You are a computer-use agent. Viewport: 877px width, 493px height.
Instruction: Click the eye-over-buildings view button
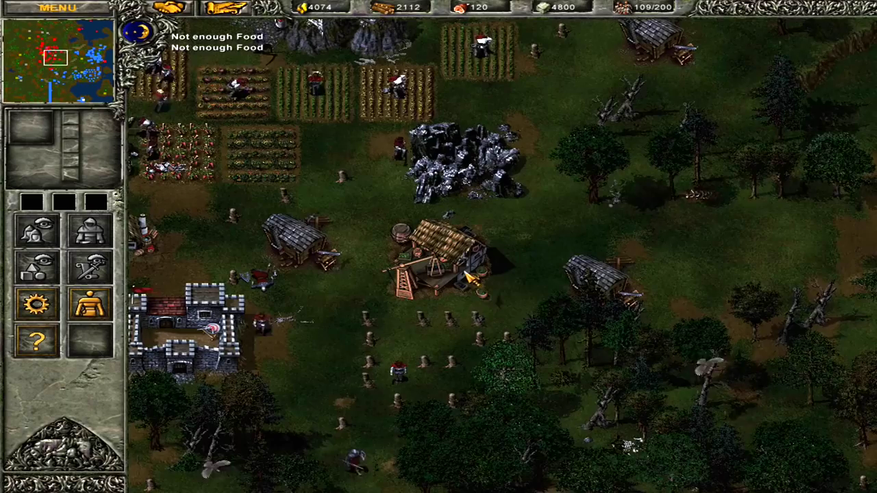pyautogui.click(x=37, y=232)
